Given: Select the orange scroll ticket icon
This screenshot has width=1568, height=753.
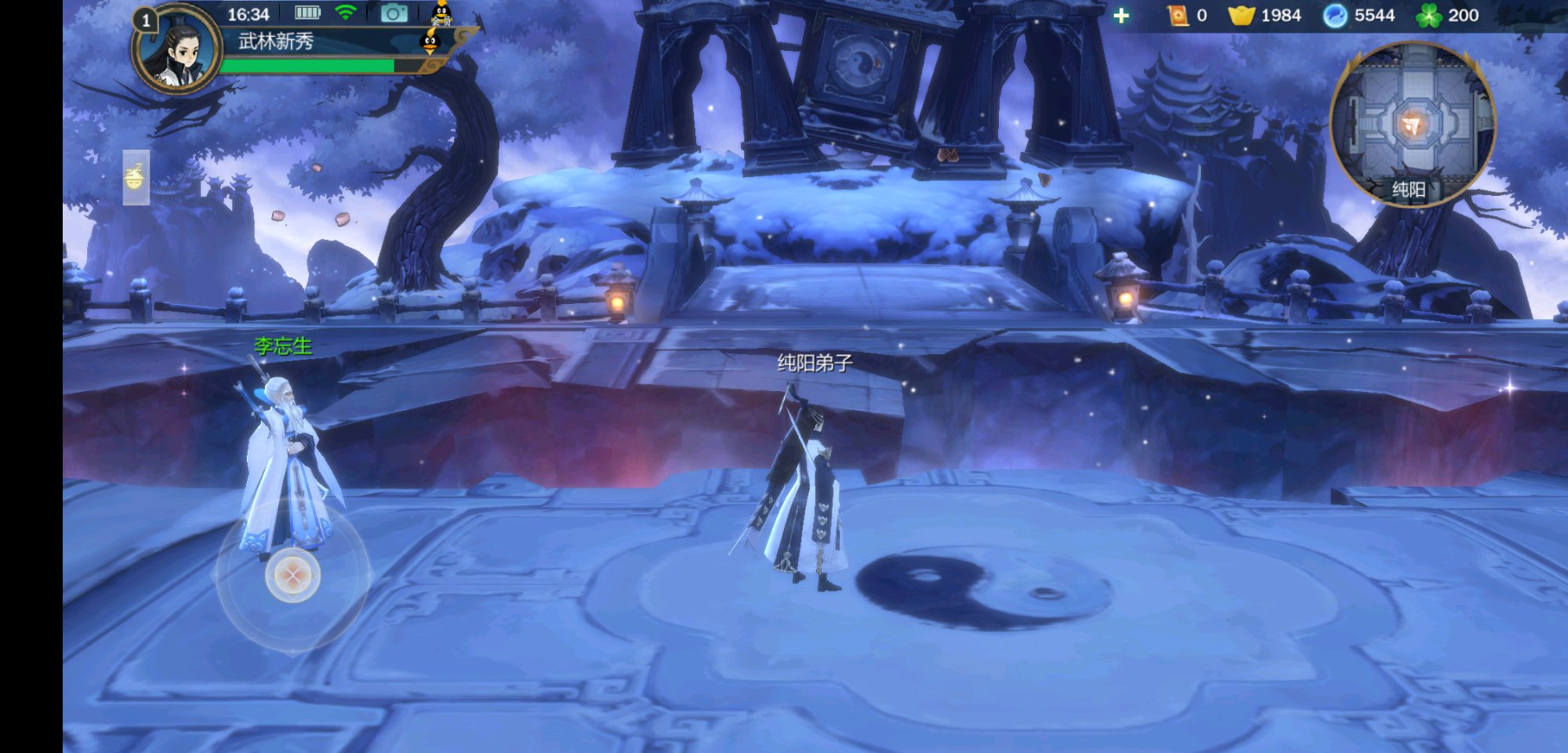Looking at the screenshot, I should click(x=1178, y=16).
